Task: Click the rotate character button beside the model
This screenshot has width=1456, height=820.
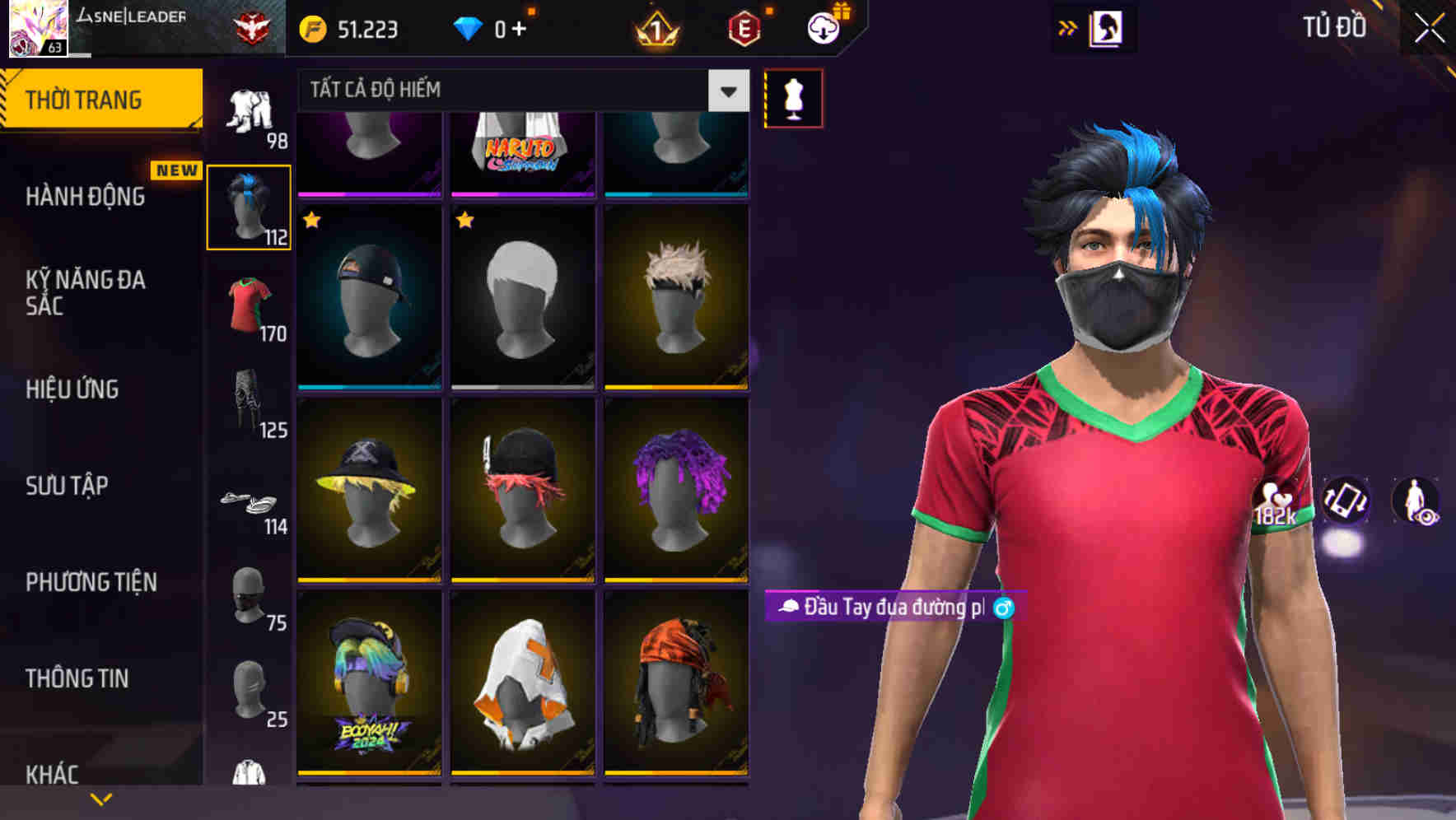Action: [x=1344, y=502]
